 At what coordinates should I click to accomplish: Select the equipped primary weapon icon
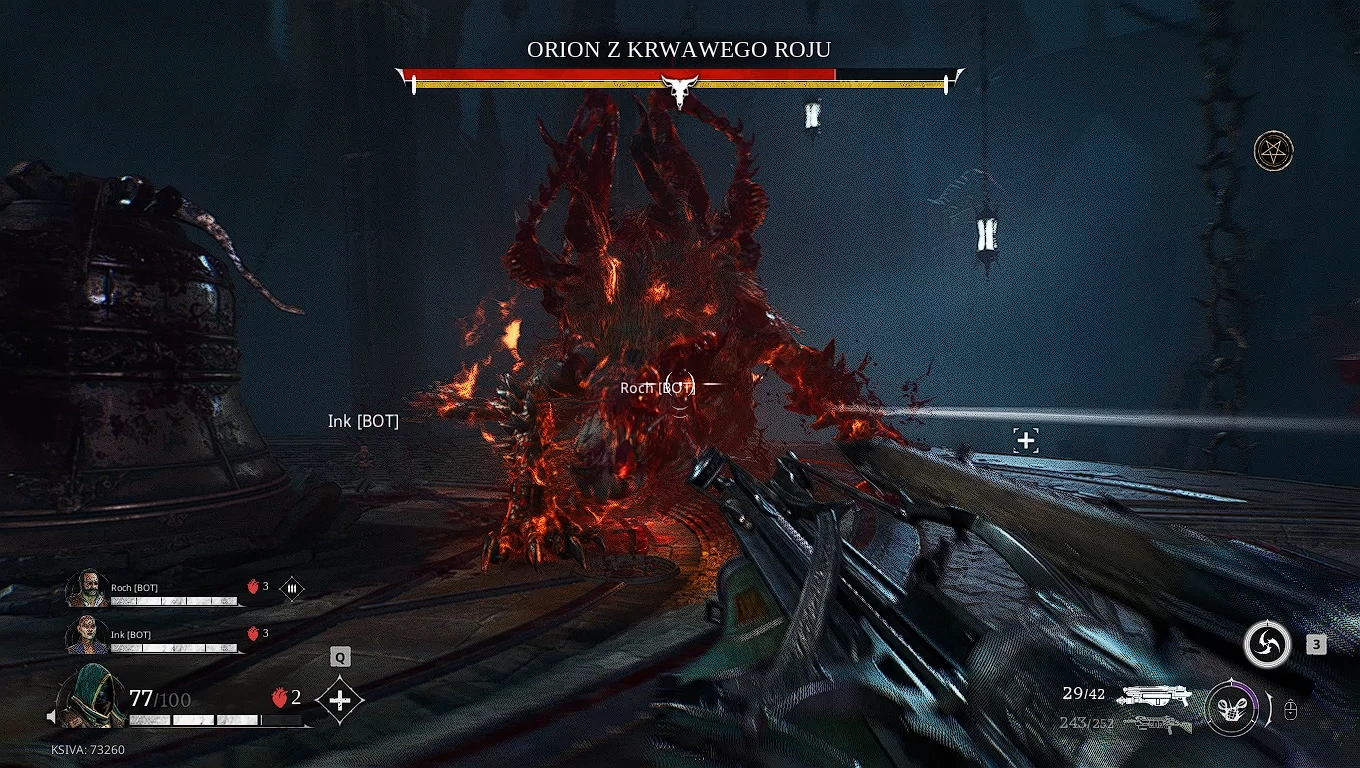[x=1155, y=695]
